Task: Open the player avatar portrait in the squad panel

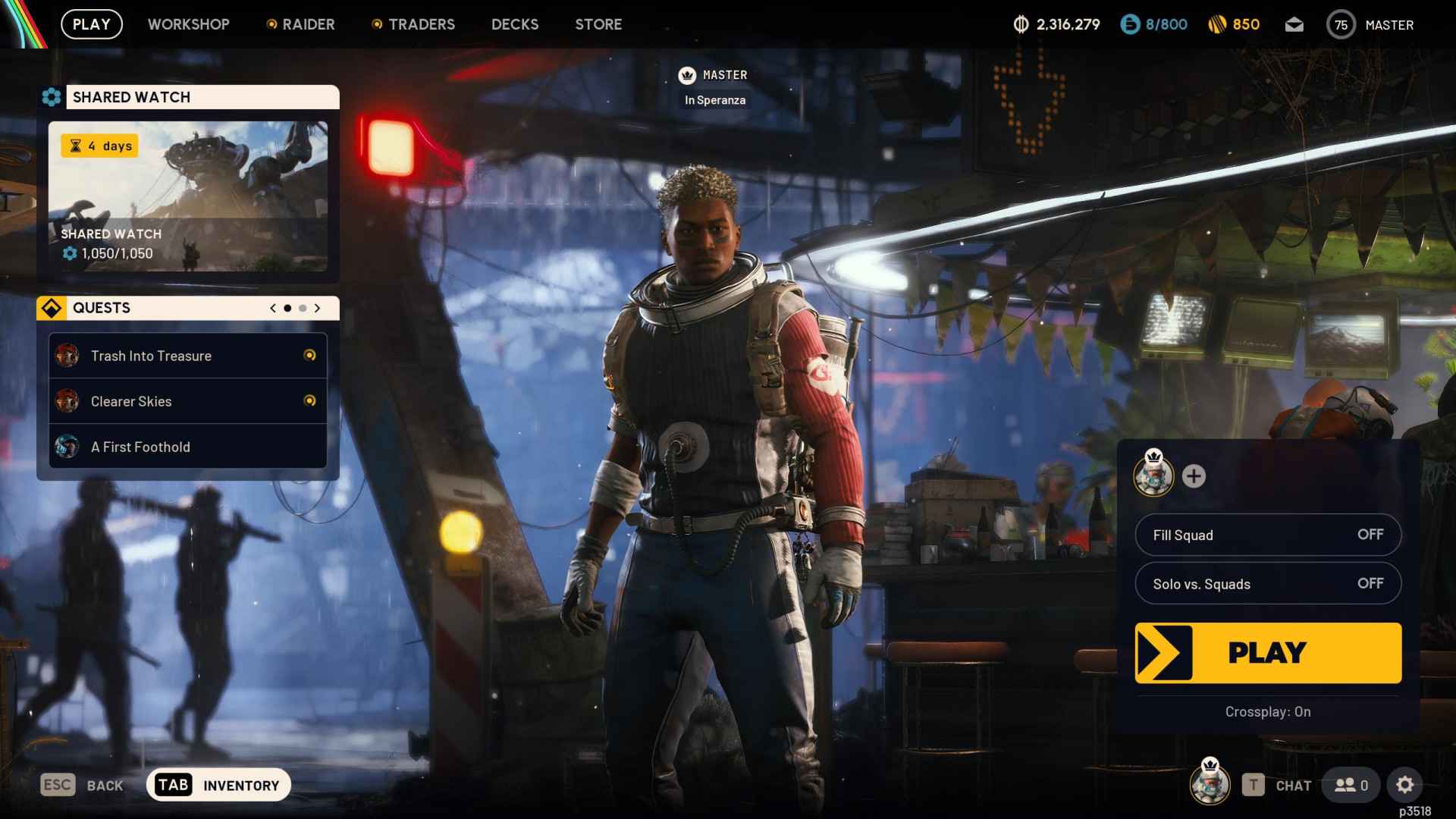Action: (1154, 477)
